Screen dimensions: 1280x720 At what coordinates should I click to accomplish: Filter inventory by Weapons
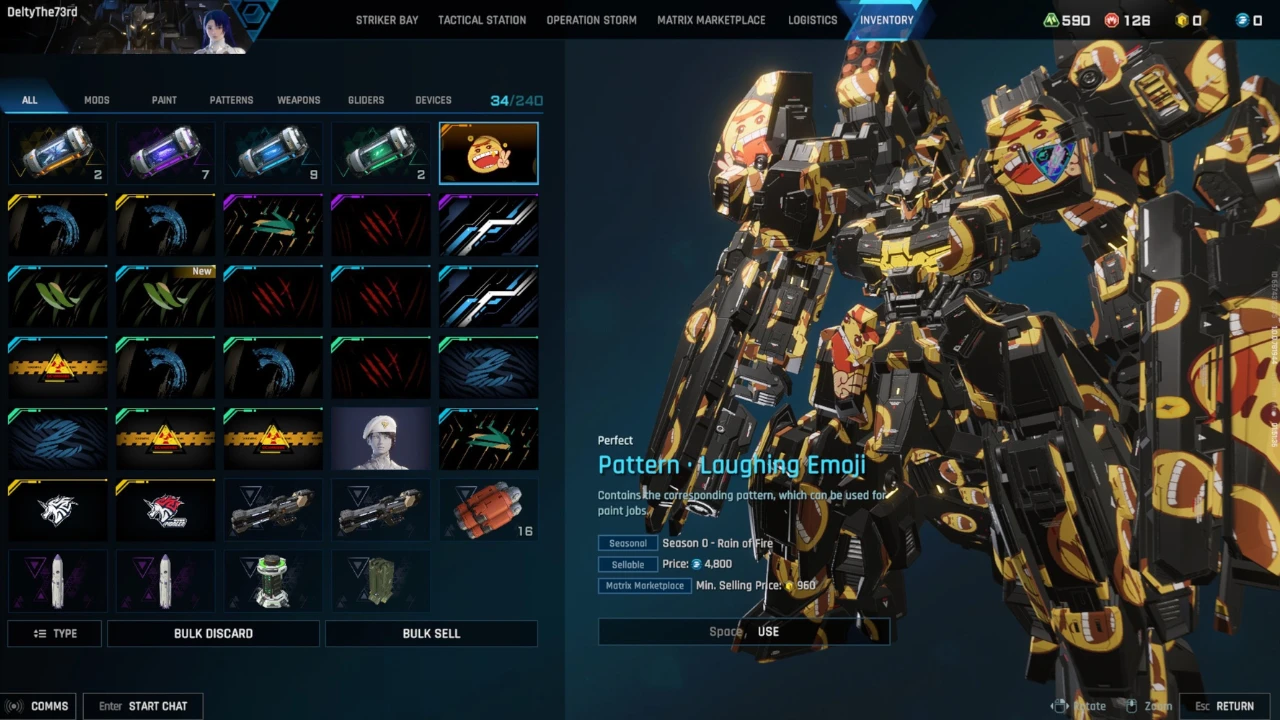[x=299, y=100]
